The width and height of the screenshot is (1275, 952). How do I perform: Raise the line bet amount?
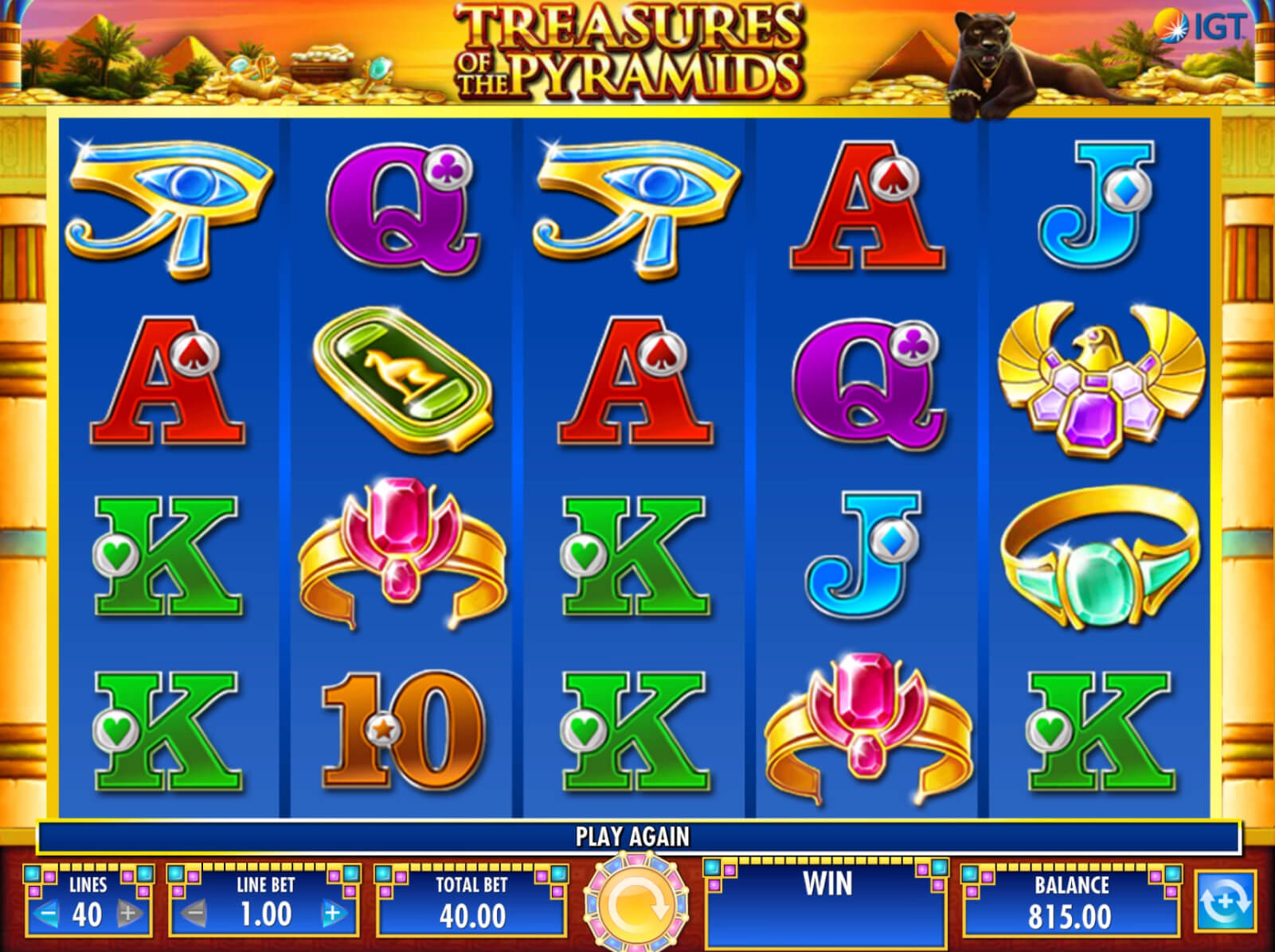point(333,914)
